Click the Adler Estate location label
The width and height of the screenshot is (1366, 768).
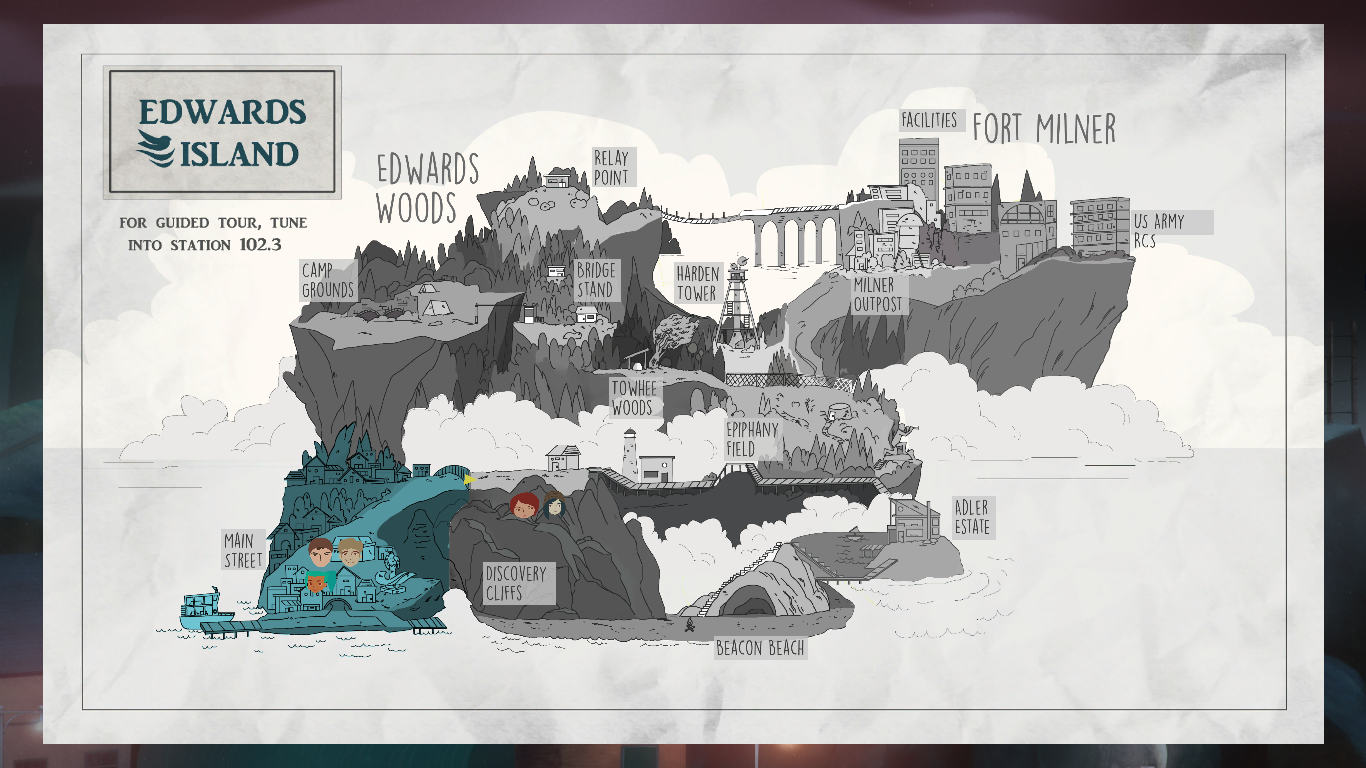(x=971, y=517)
